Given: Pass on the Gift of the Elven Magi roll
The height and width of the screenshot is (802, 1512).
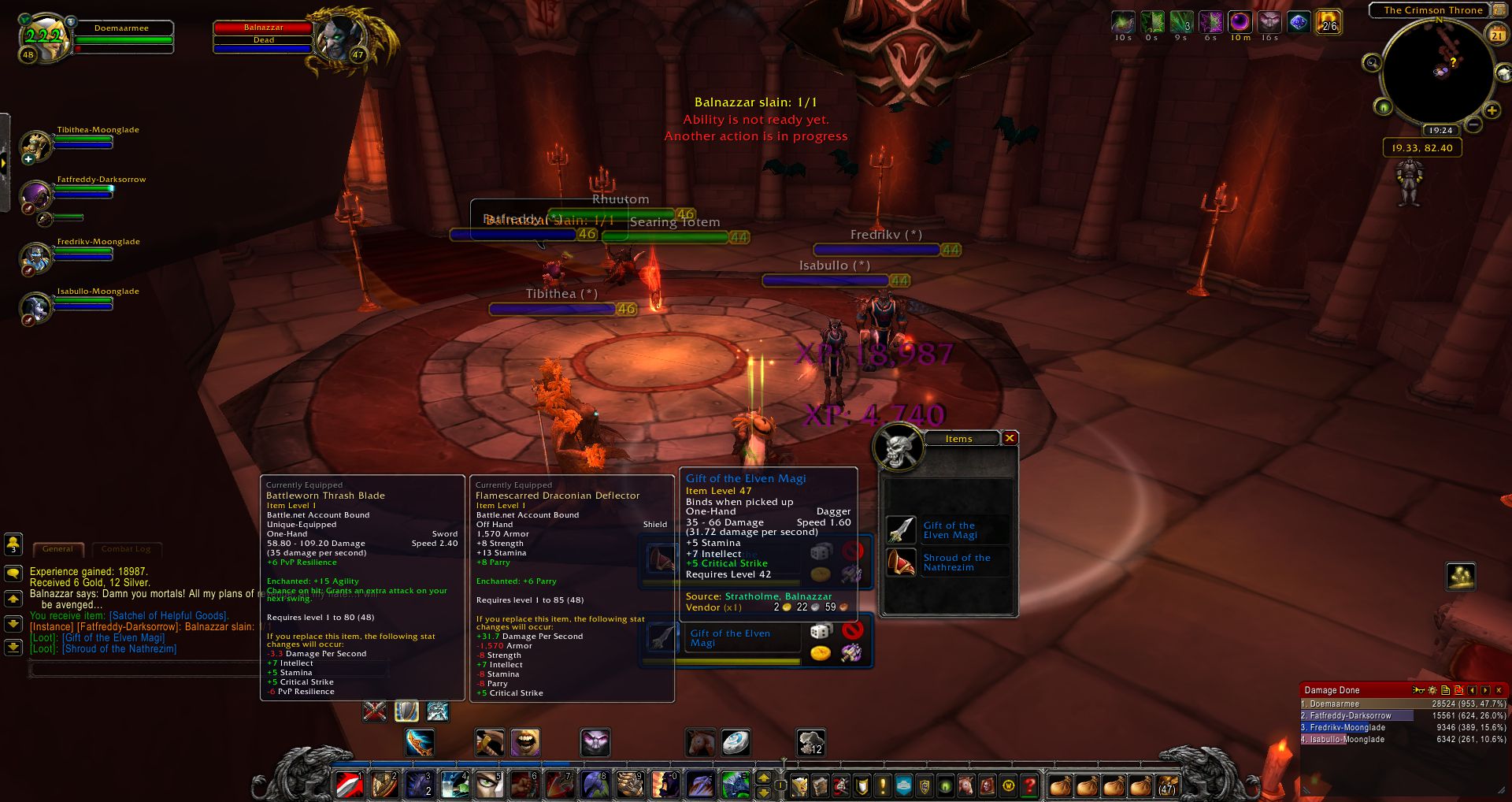Looking at the screenshot, I should pyautogui.click(x=851, y=630).
